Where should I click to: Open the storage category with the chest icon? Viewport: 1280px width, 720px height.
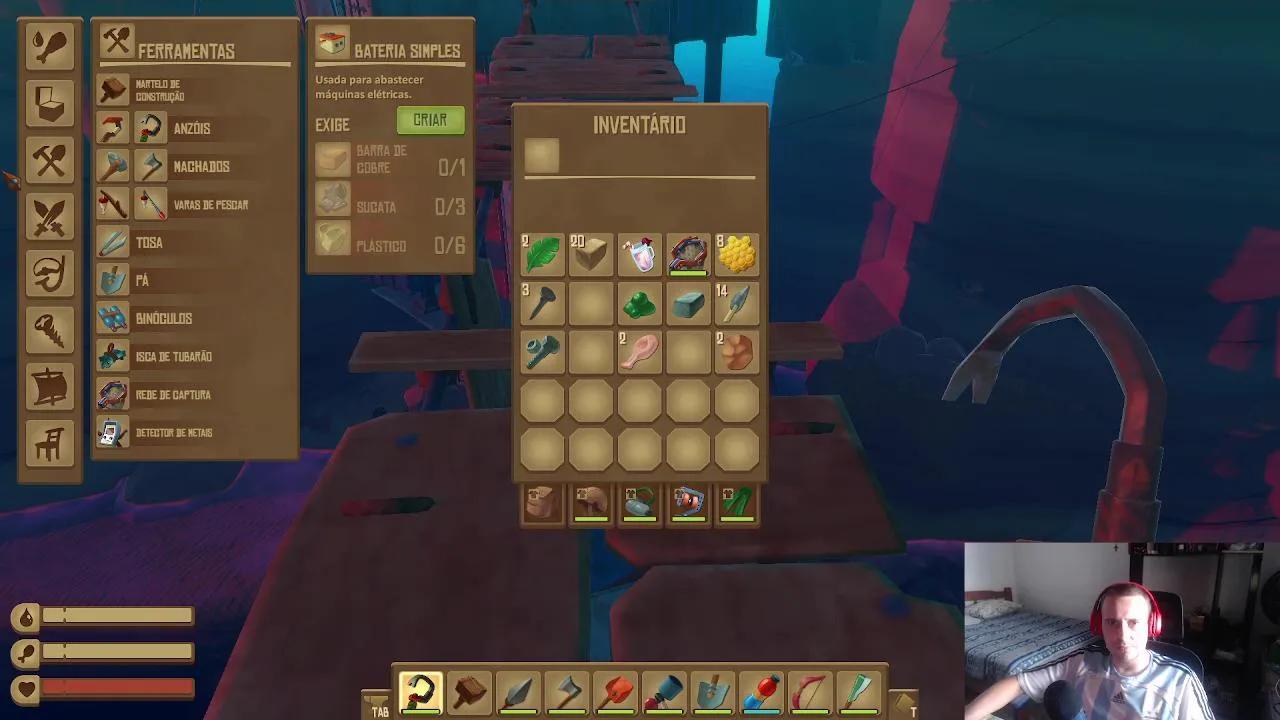[49, 105]
